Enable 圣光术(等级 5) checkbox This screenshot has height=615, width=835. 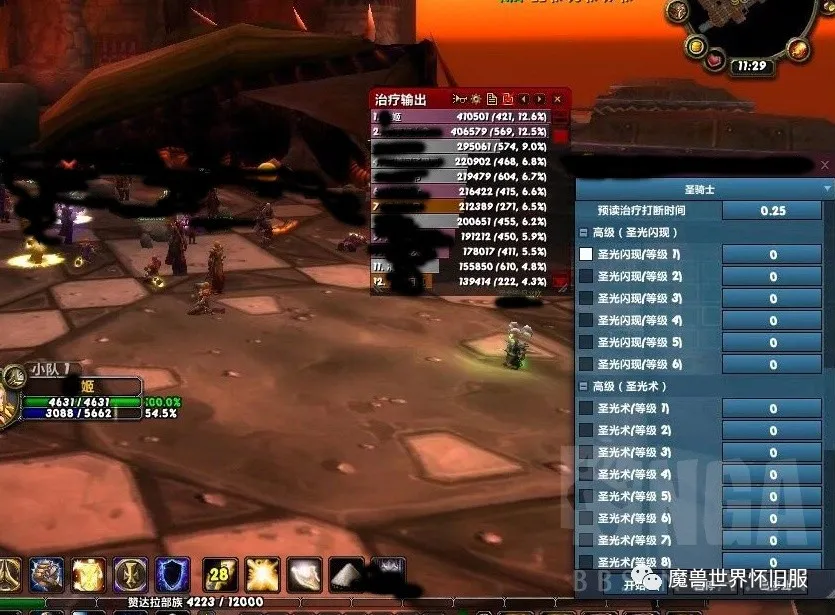coord(586,496)
